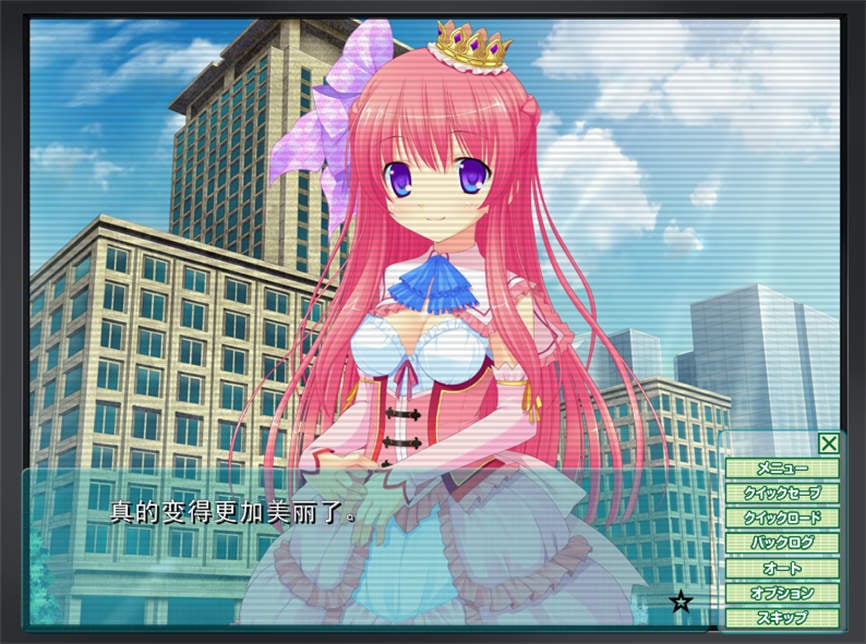Click クイックセーブ to quick save
The width and height of the screenshot is (866, 644).
click(x=782, y=493)
